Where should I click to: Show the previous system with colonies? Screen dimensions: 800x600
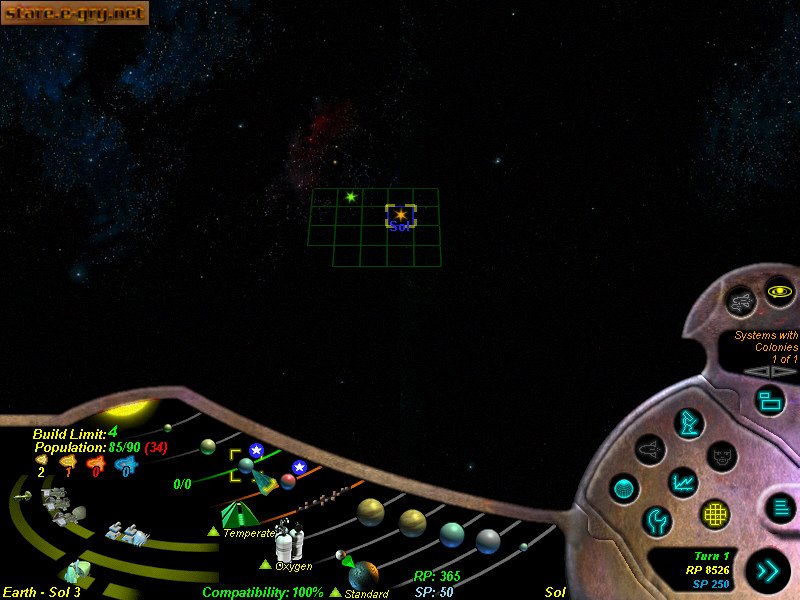click(x=761, y=372)
